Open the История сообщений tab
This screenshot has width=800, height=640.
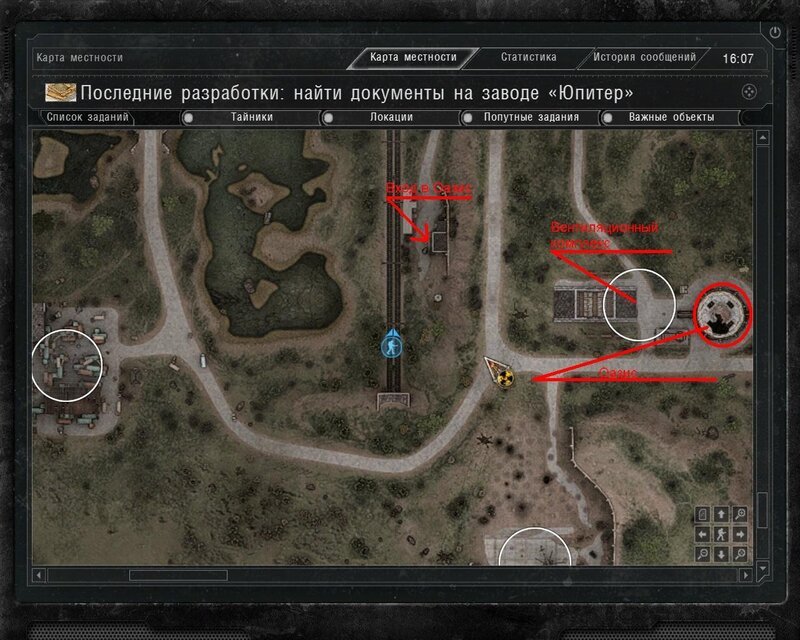point(643,58)
